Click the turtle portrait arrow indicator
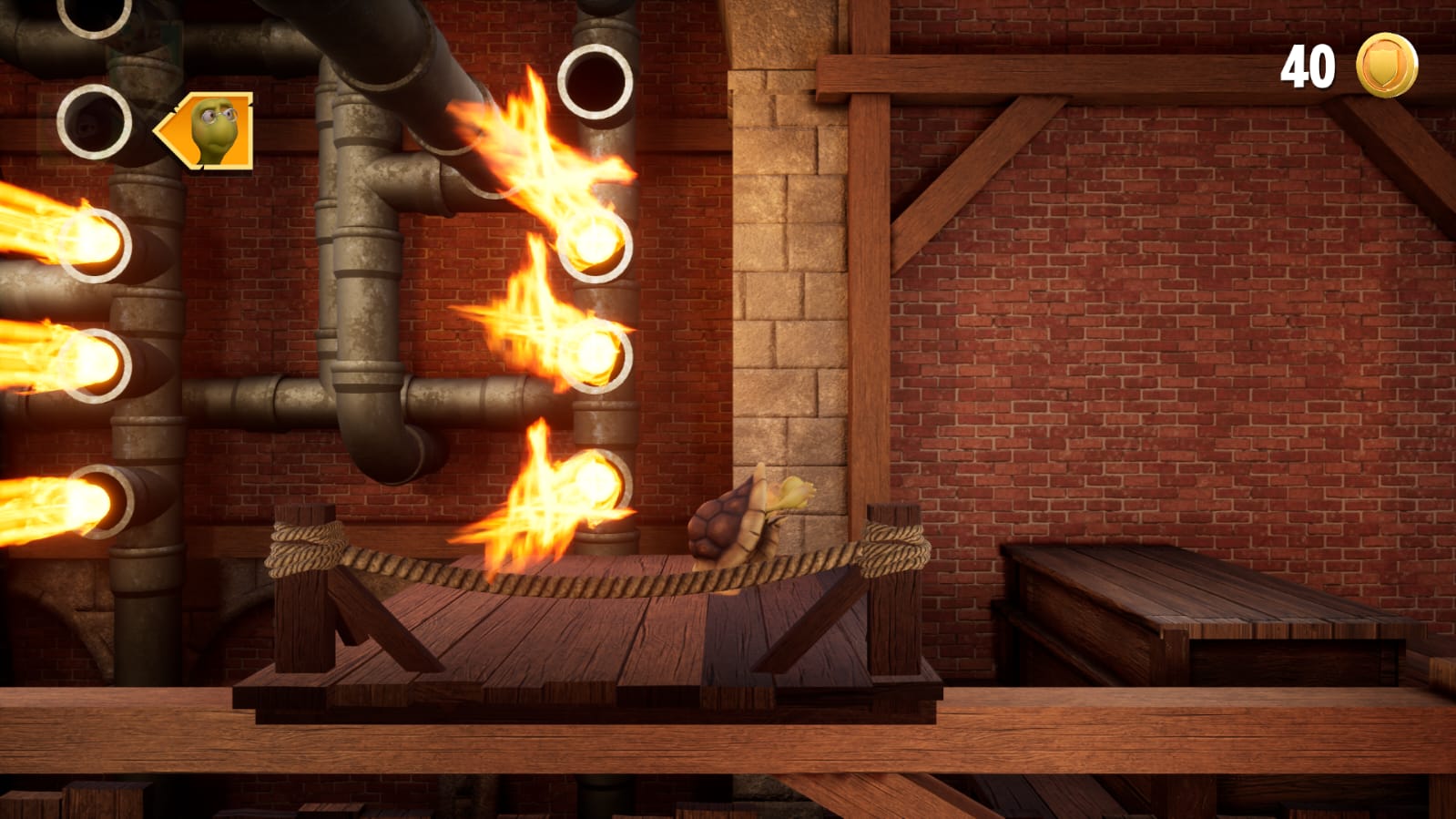This screenshot has height=819, width=1456. (206, 131)
